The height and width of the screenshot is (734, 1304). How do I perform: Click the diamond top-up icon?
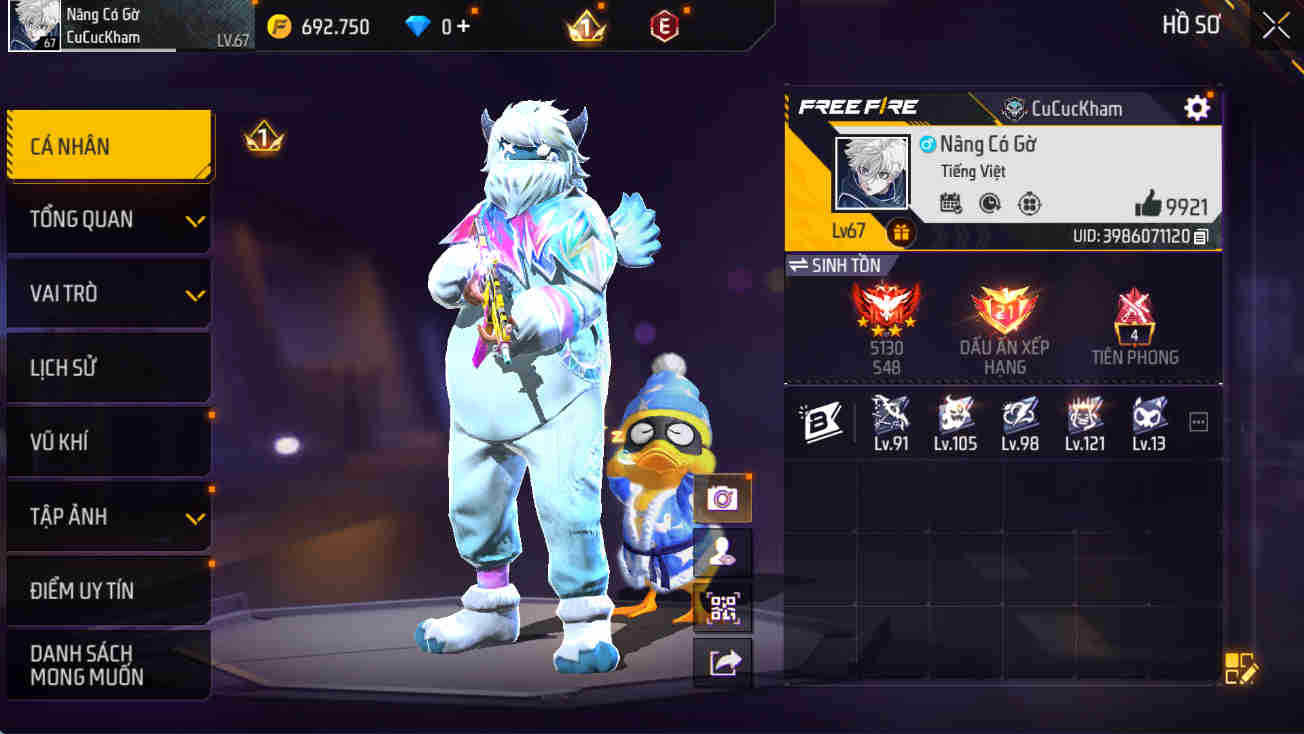pos(416,26)
